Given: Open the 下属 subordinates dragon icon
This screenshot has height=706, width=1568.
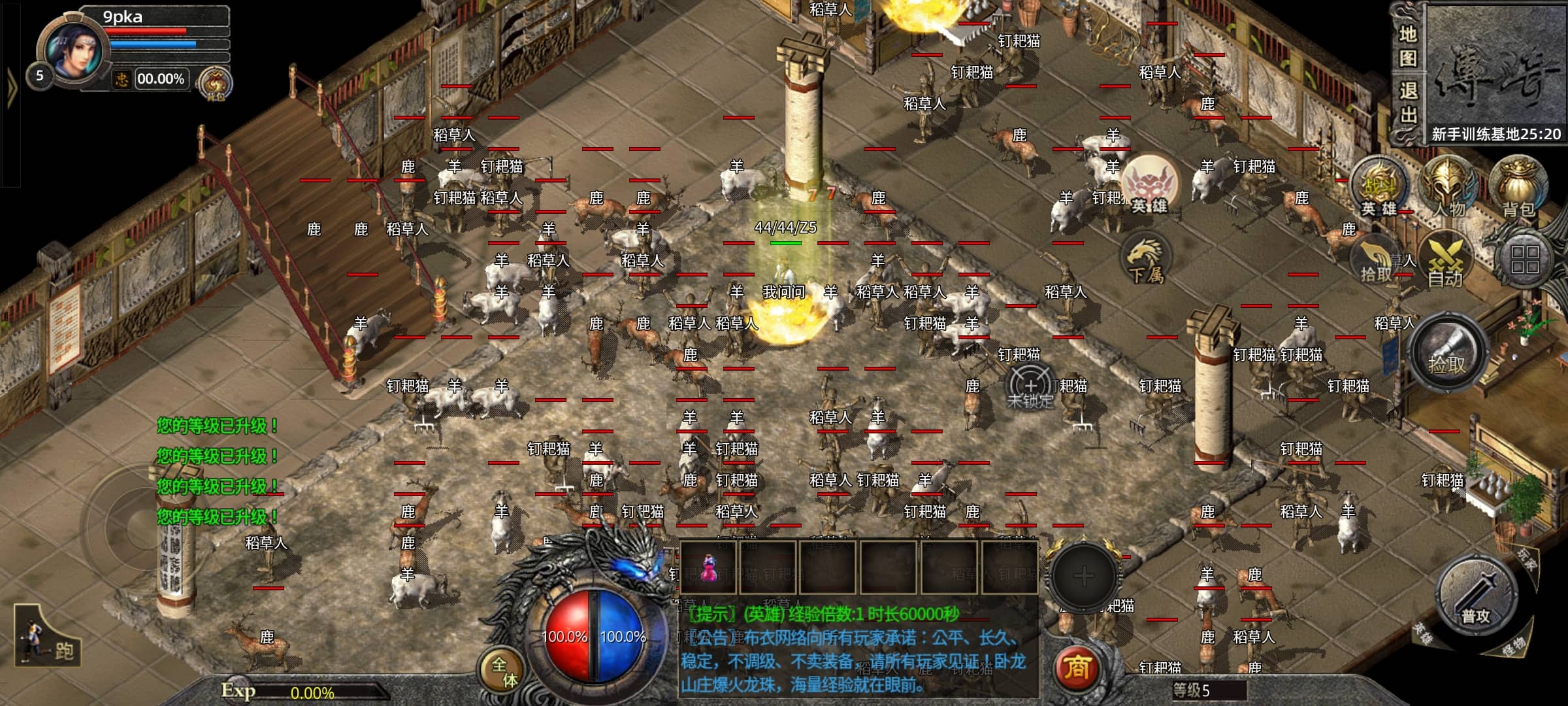Looking at the screenshot, I should coord(1146,260).
